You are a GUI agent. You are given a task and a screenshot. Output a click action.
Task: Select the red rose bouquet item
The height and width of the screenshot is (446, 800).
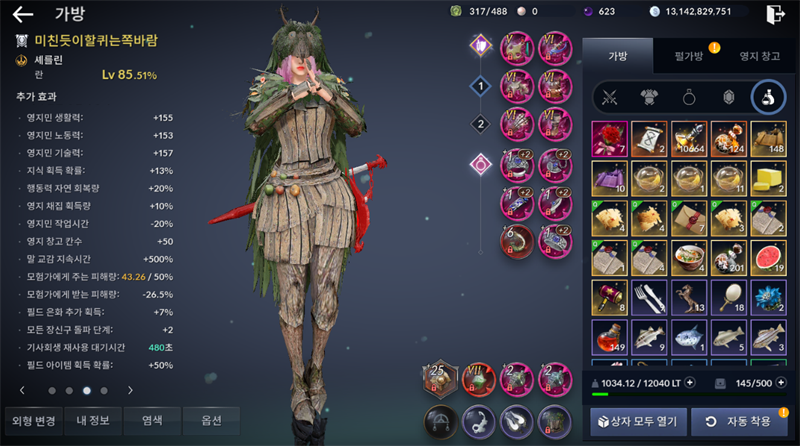pos(608,139)
